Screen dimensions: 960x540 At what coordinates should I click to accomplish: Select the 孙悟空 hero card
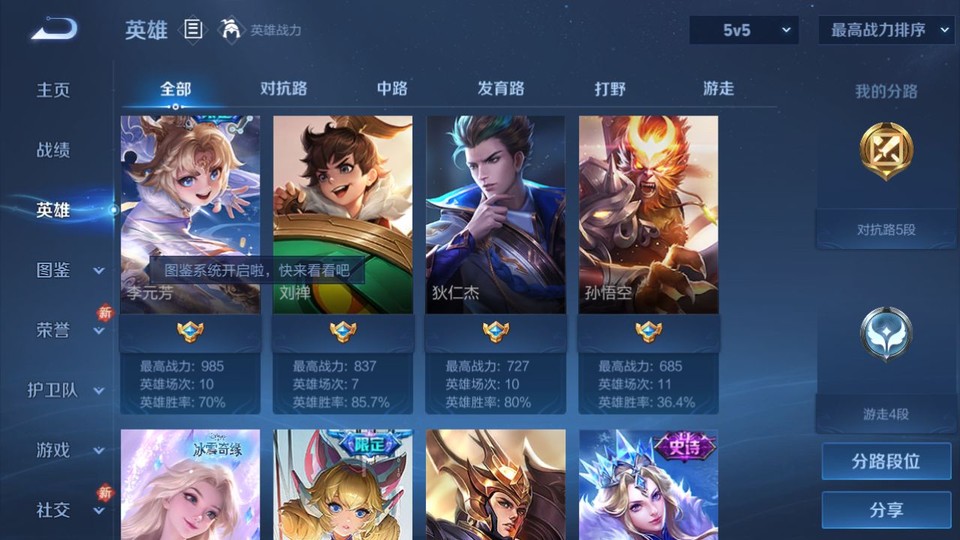coord(648,215)
